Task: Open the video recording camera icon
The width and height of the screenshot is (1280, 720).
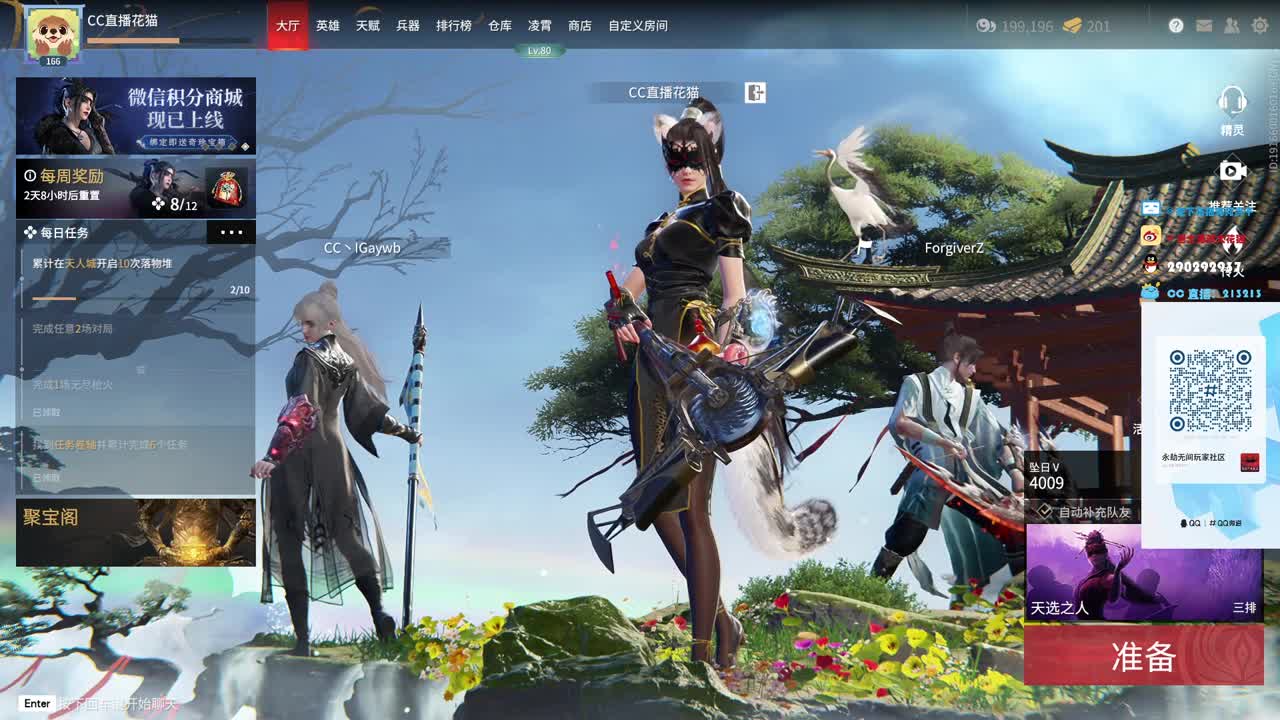Action: (1232, 172)
